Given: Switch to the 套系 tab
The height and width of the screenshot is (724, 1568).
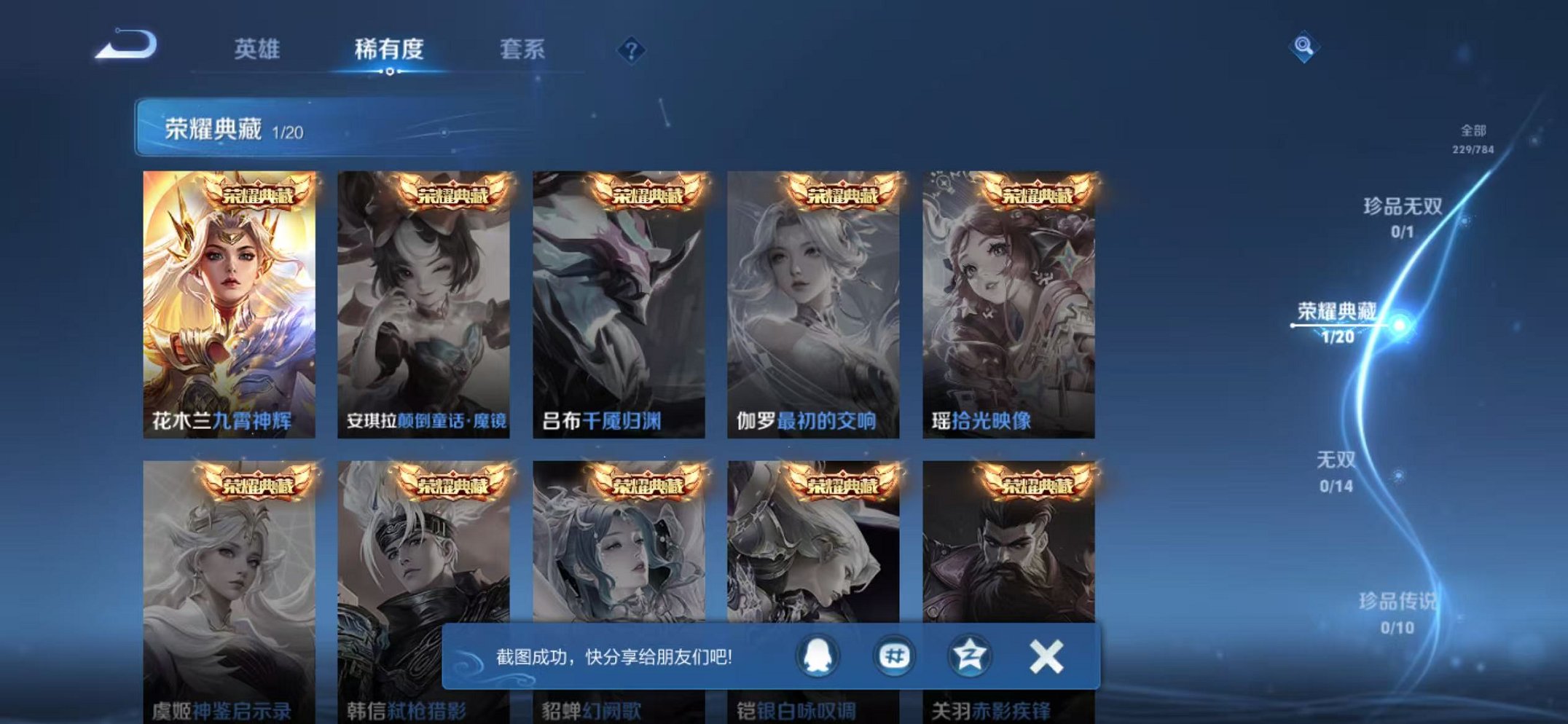Looking at the screenshot, I should (523, 50).
